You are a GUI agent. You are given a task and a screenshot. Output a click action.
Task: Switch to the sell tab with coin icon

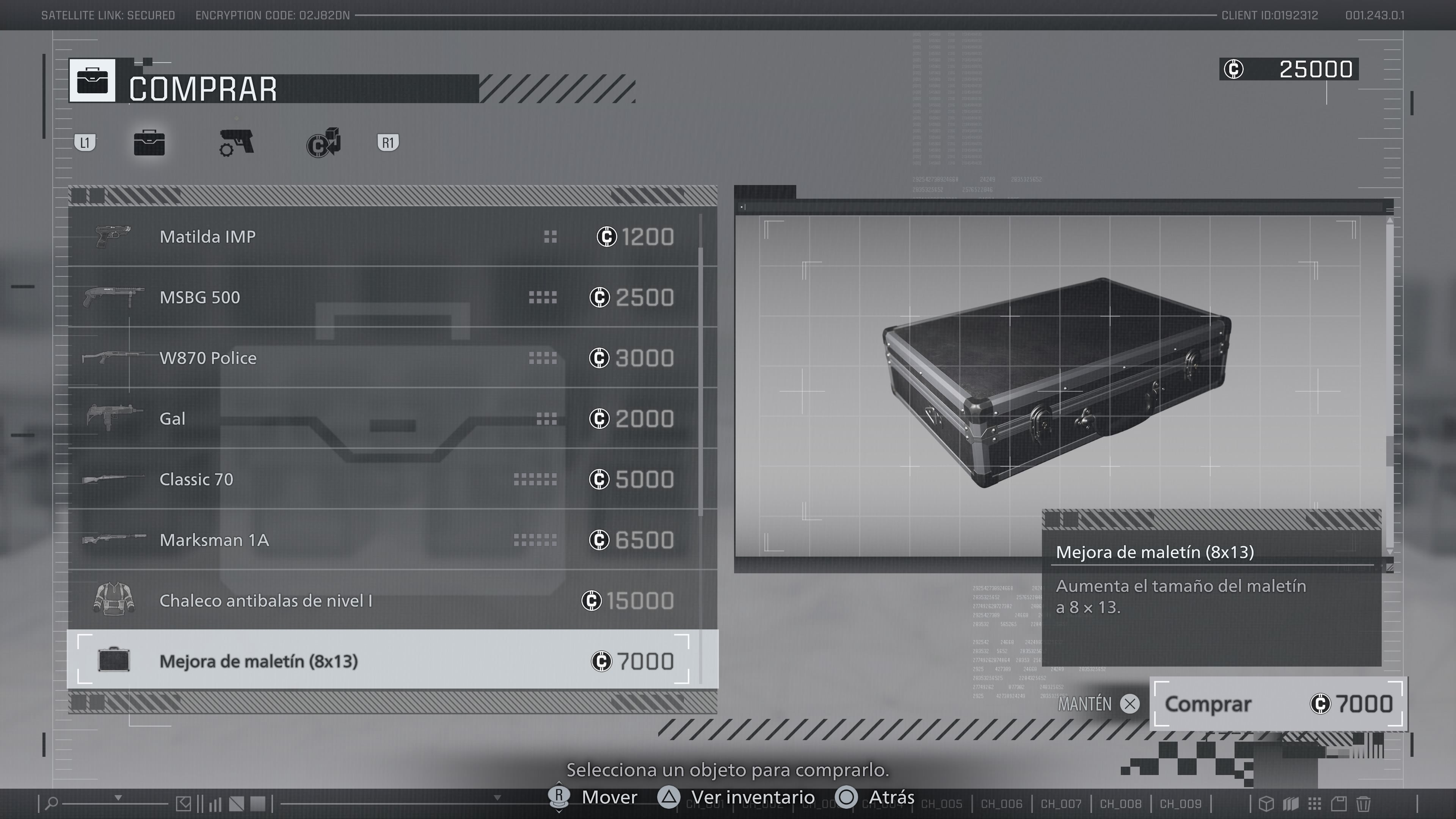tap(324, 143)
